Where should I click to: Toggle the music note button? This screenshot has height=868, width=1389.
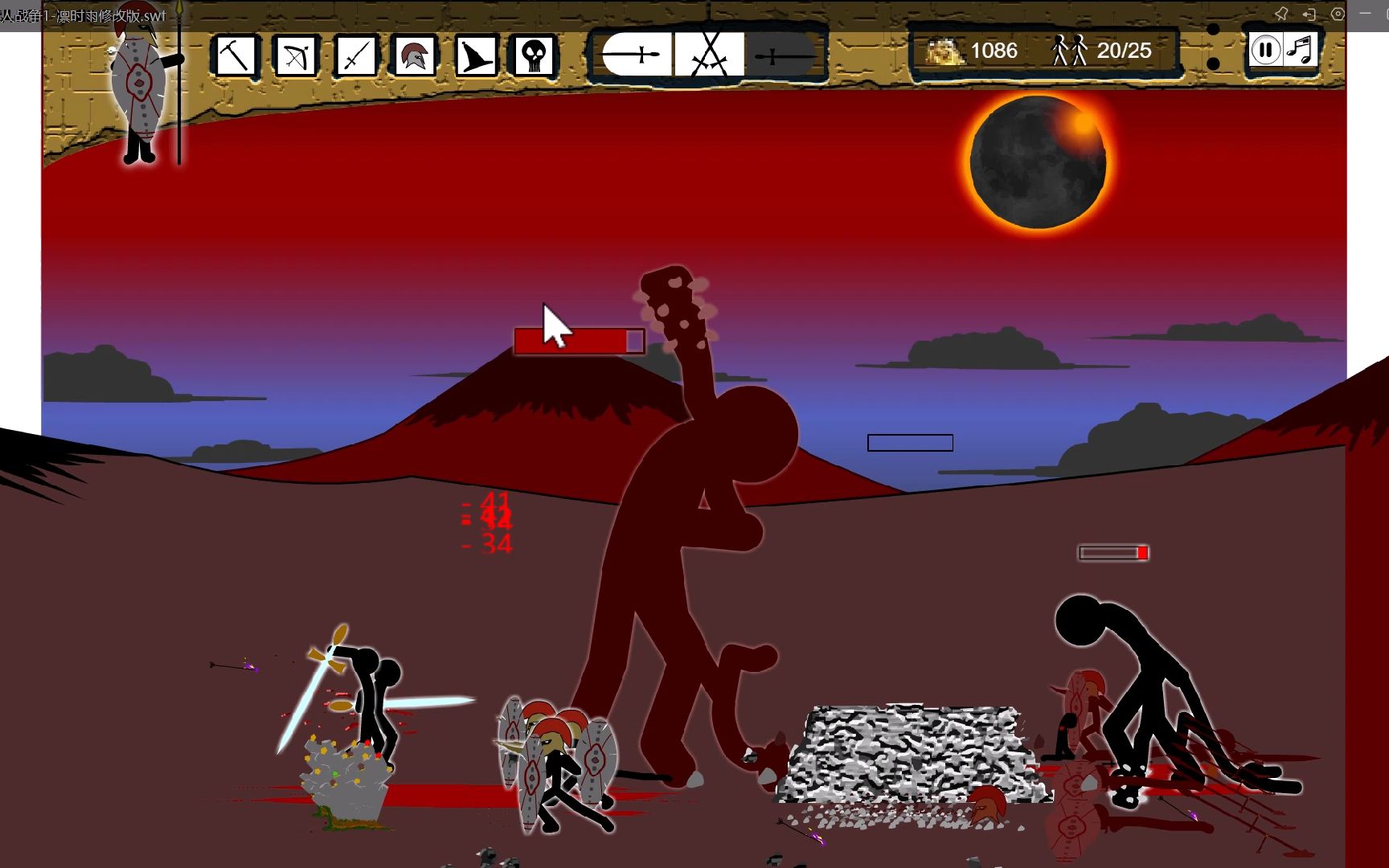pyautogui.click(x=1300, y=51)
